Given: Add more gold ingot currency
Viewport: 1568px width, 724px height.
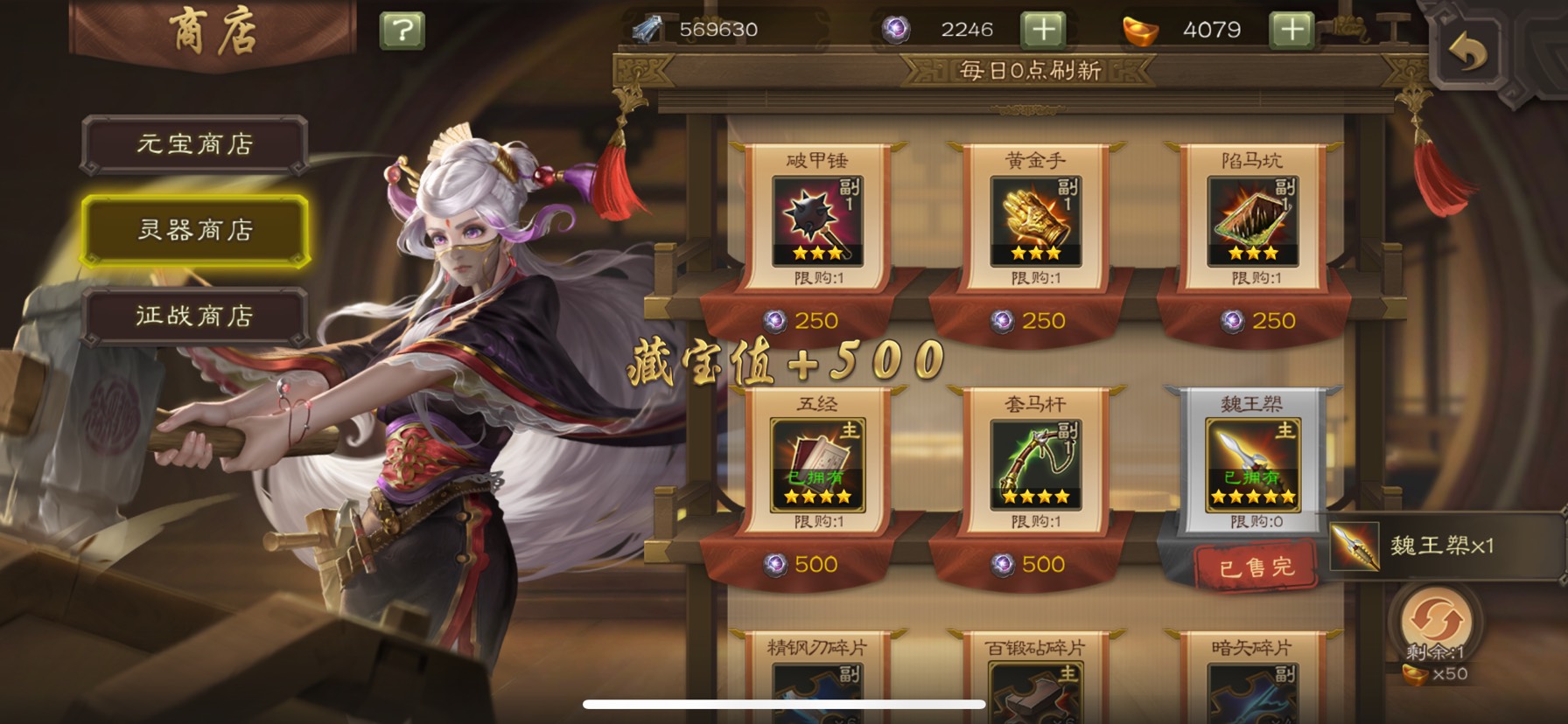Looking at the screenshot, I should point(1291,30).
